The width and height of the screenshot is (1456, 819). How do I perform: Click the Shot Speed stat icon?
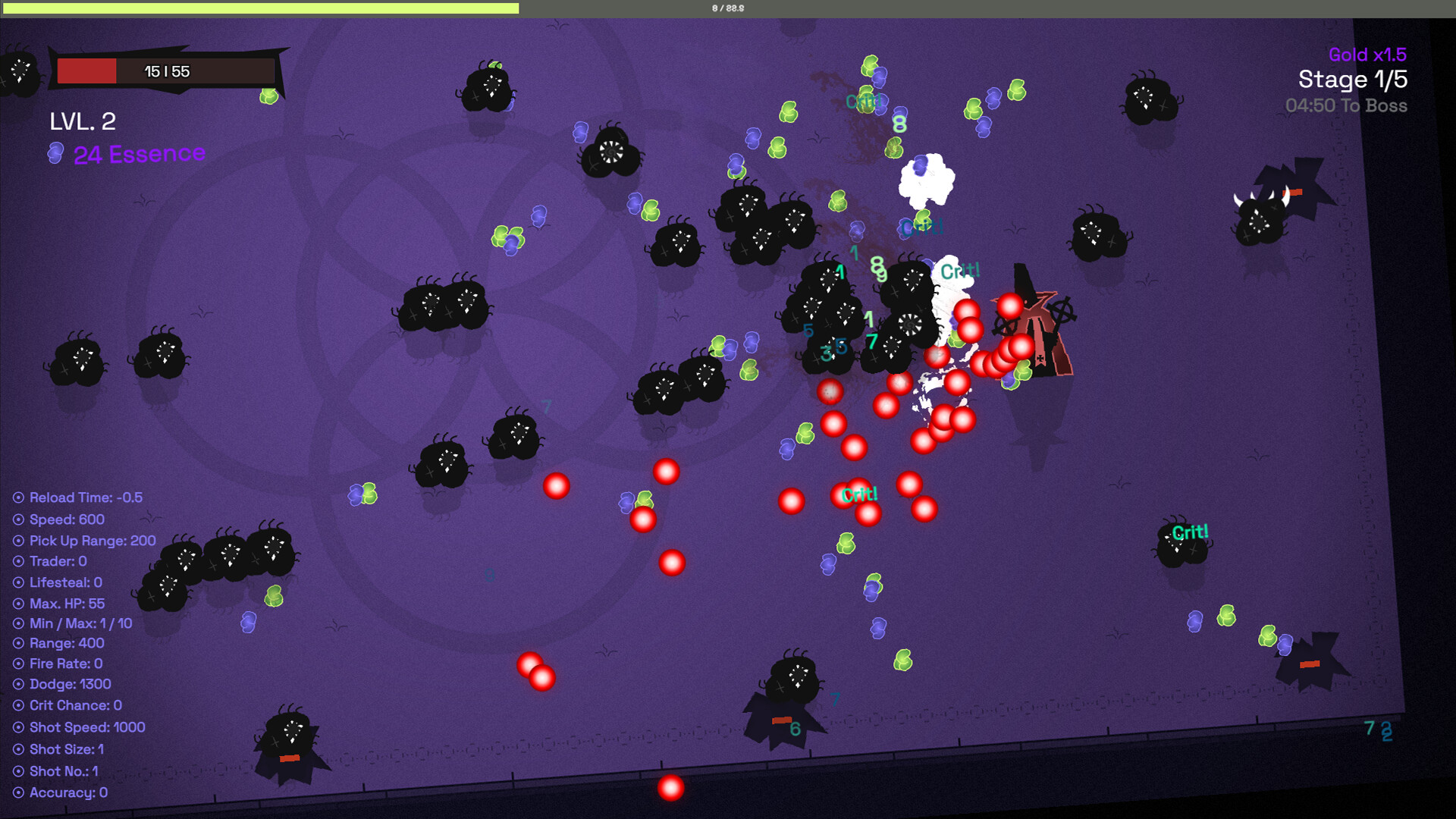(18, 726)
